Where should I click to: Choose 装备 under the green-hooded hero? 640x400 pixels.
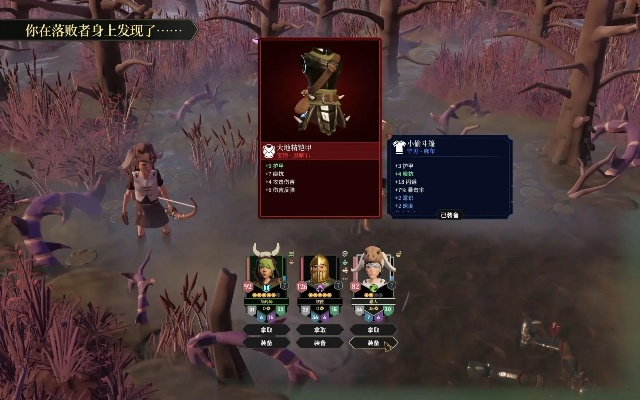[x=267, y=342]
